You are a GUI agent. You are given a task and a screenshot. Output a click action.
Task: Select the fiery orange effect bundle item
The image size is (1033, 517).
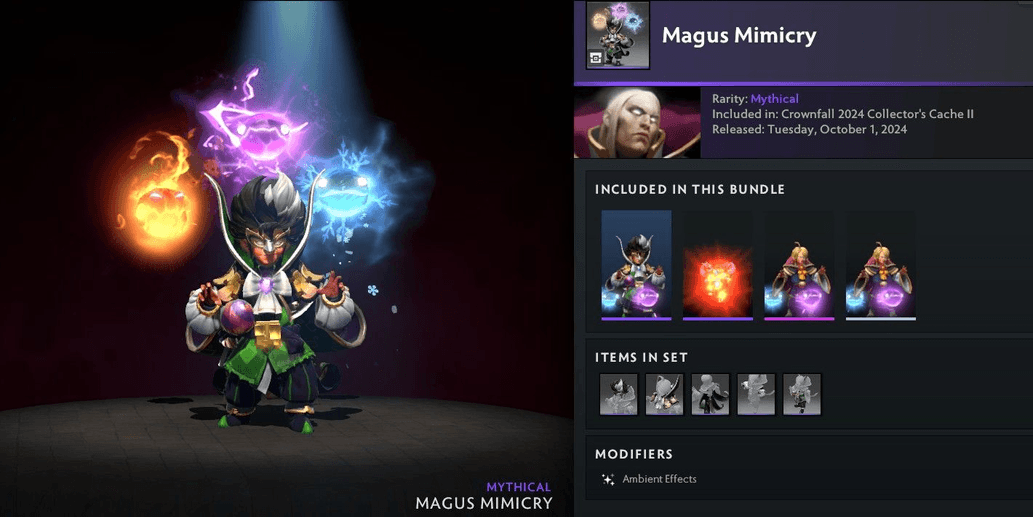[717, 264]
